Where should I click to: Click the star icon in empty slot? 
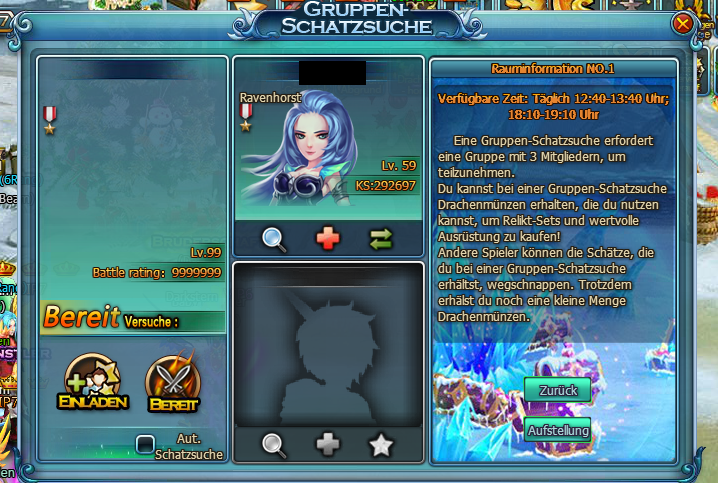381,444
